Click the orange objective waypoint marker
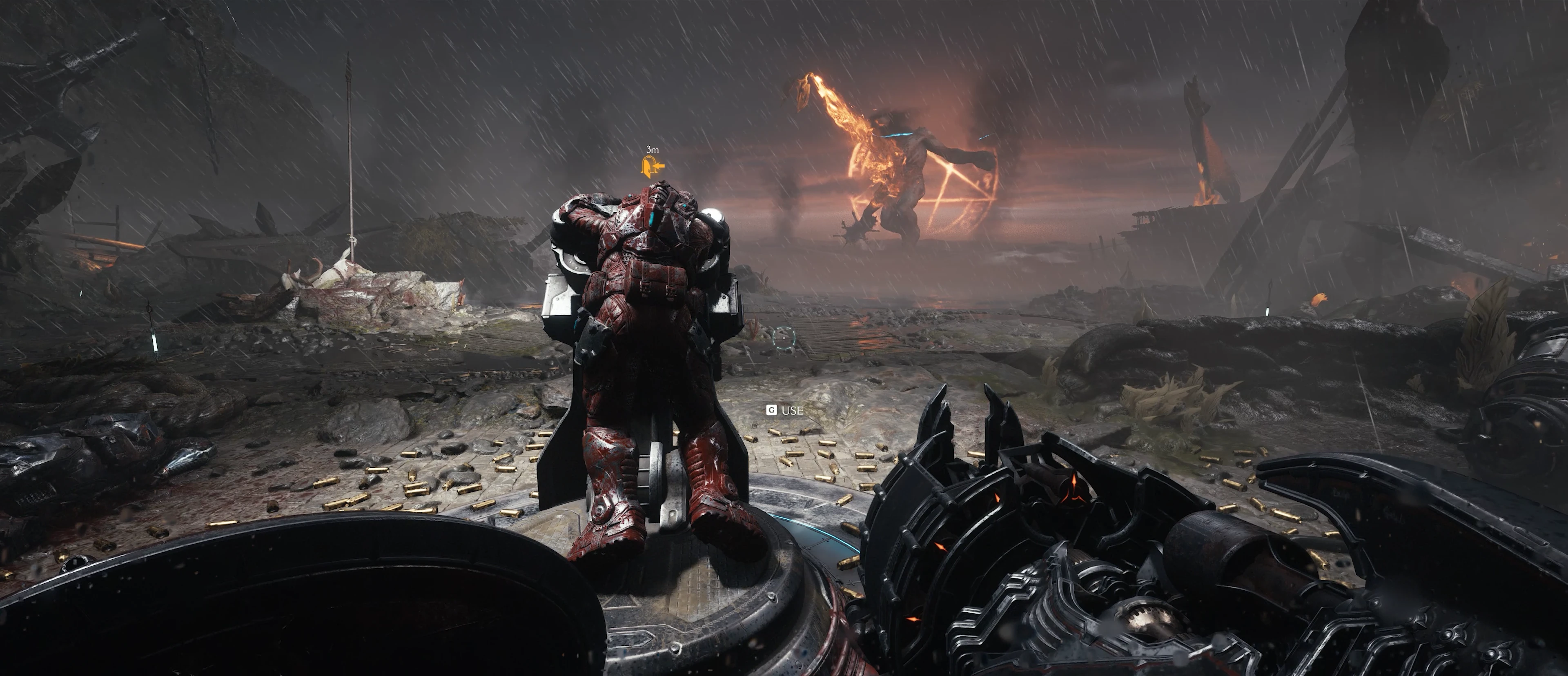The width and height of the screenshot is (1568, 676). pos(652,166)
